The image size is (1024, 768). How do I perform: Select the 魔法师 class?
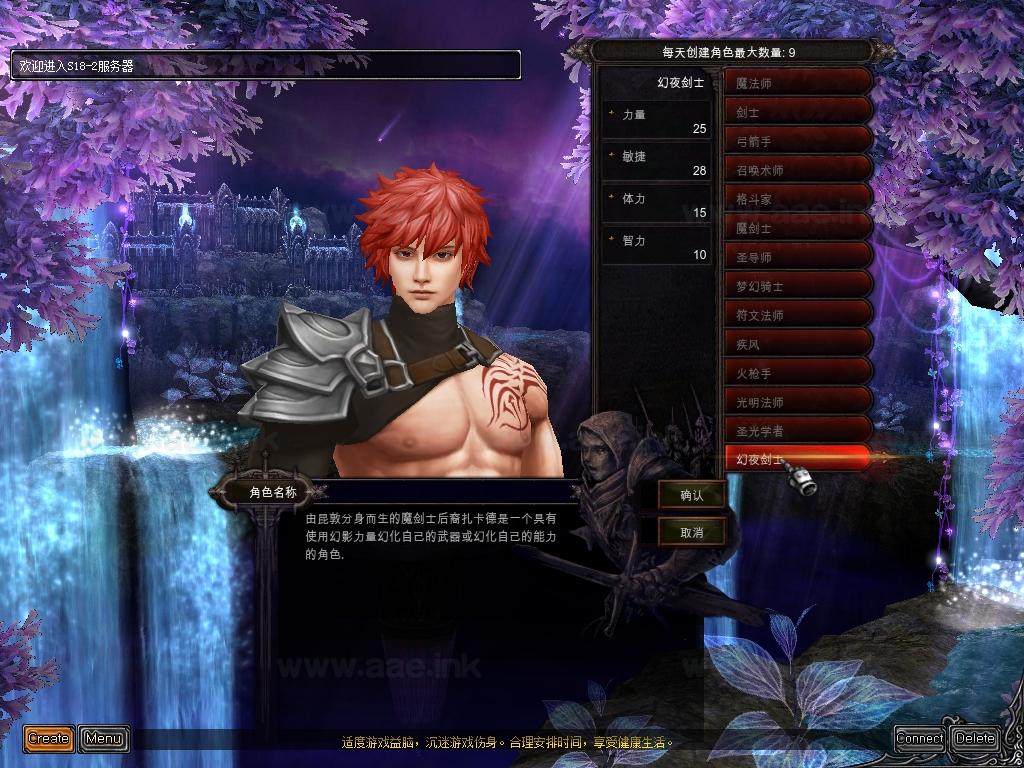pos(798,83)
